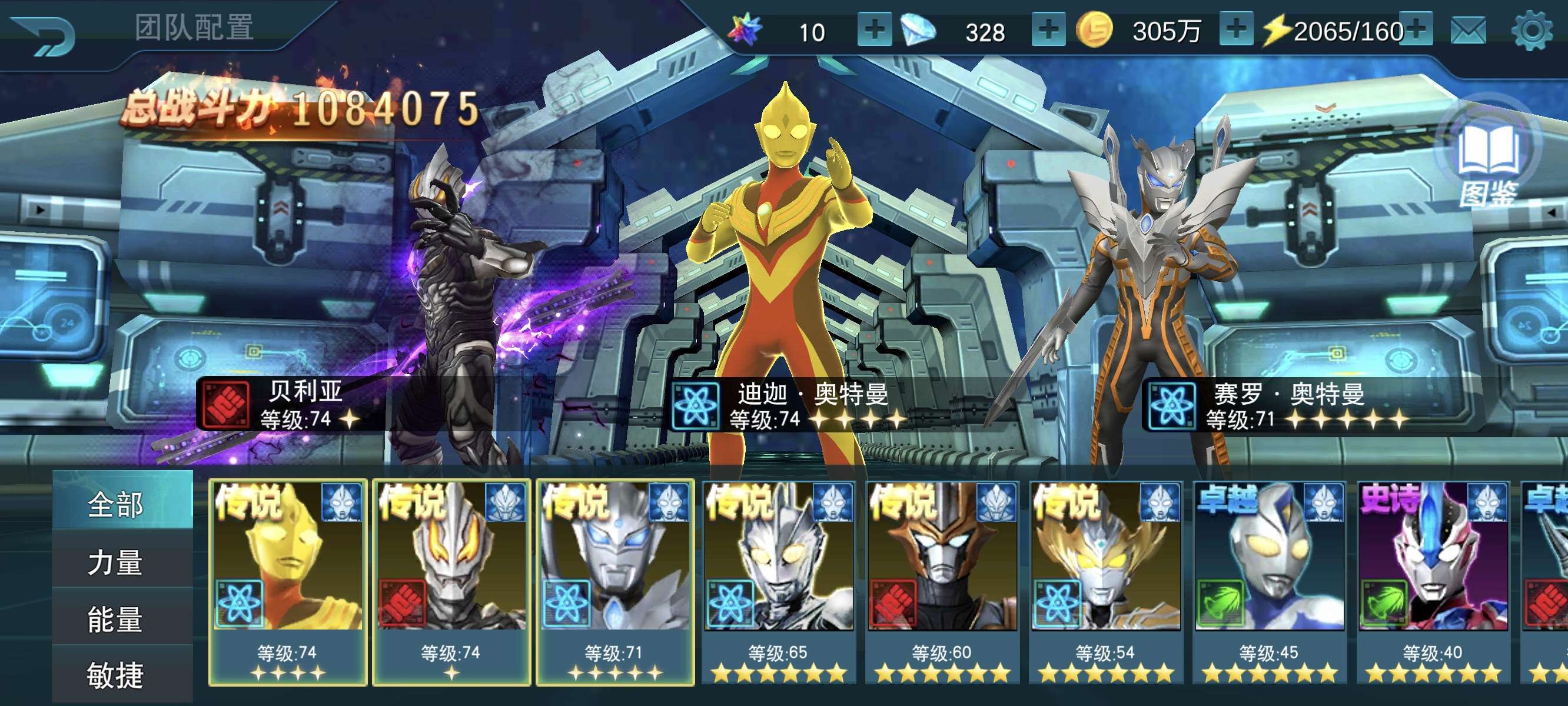Select the golden Tiga level 74 card
The width and height of the screenshot is (1568, 706).
(288, 581)
